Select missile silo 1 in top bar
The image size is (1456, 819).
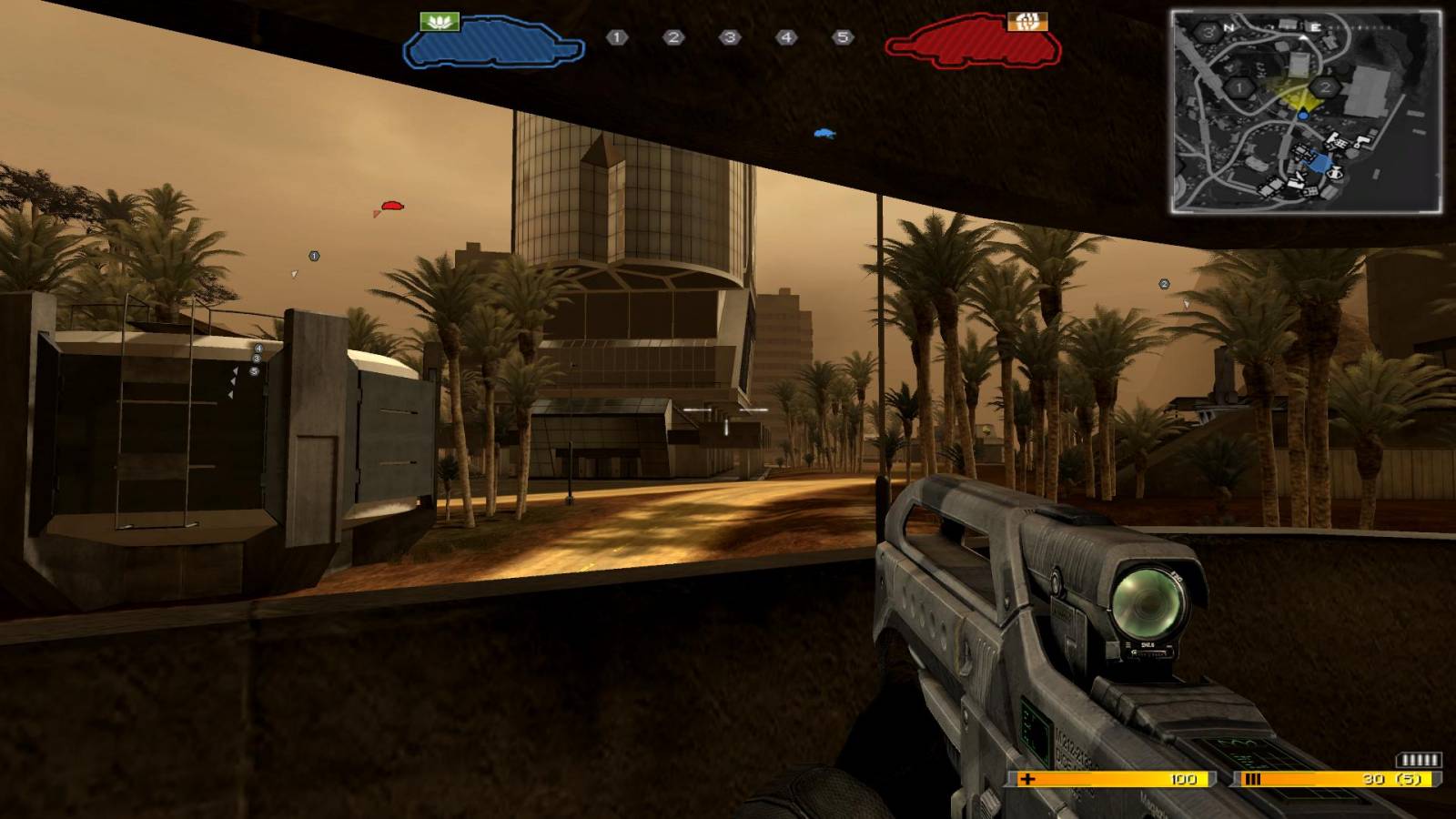[x=617, y=37]
